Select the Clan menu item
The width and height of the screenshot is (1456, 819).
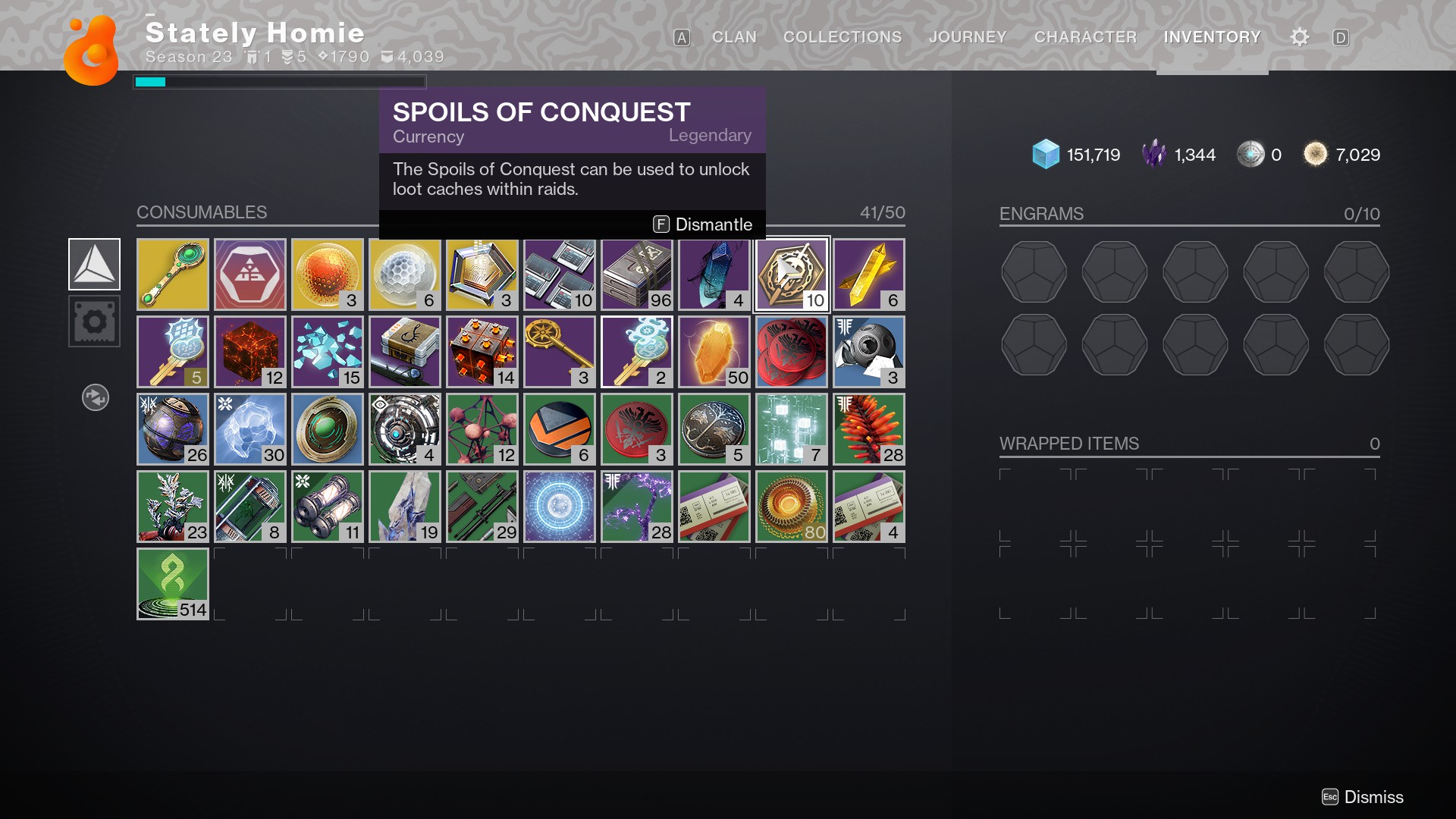[733, 36]
